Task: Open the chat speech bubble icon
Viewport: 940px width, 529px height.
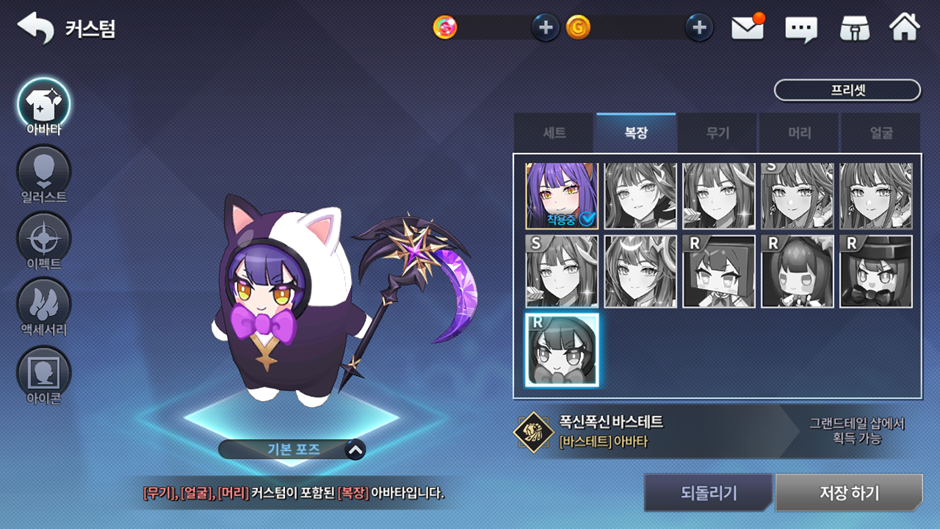Action: 801,28
